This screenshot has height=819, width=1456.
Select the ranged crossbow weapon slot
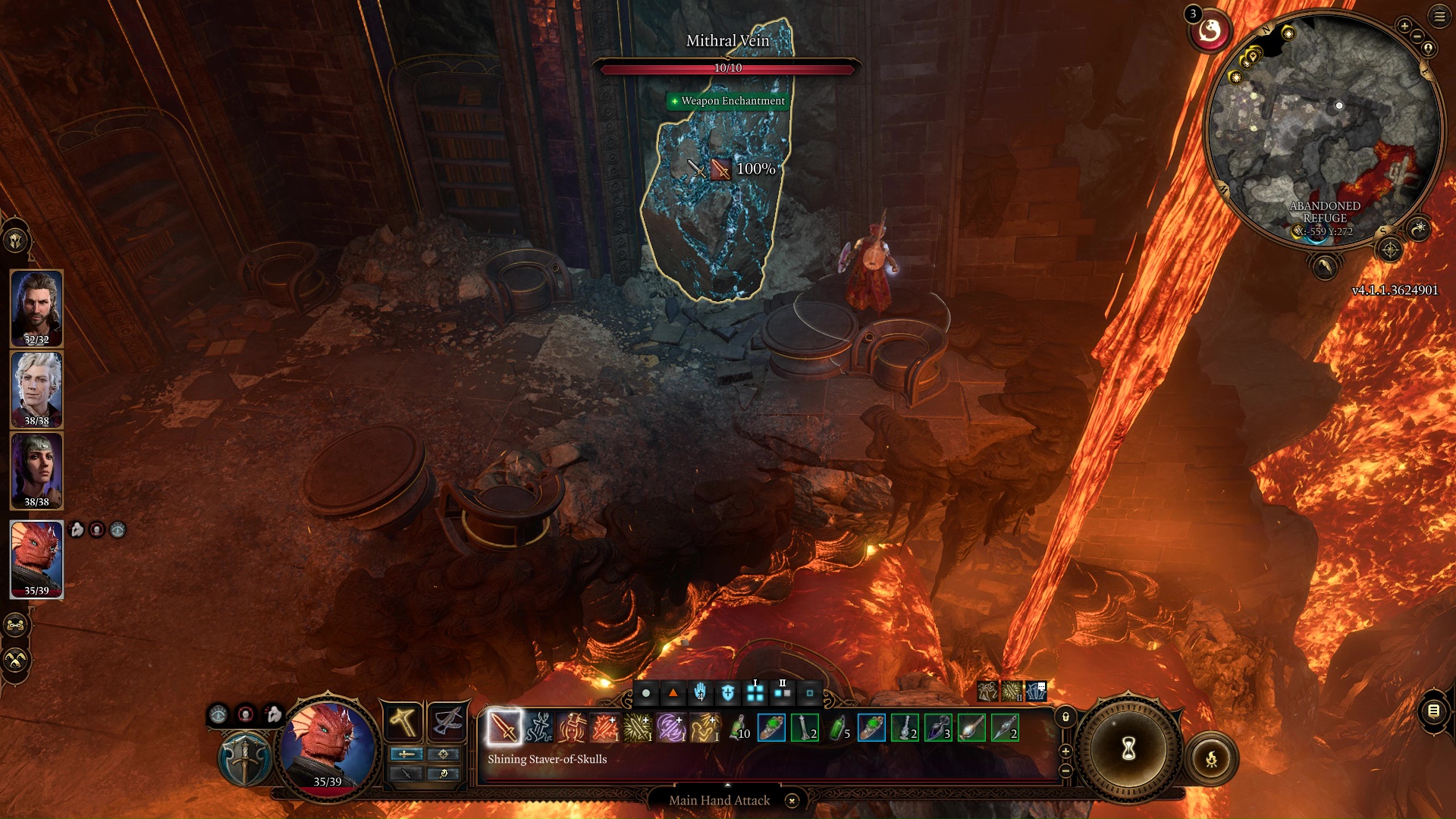pos(447,721)
